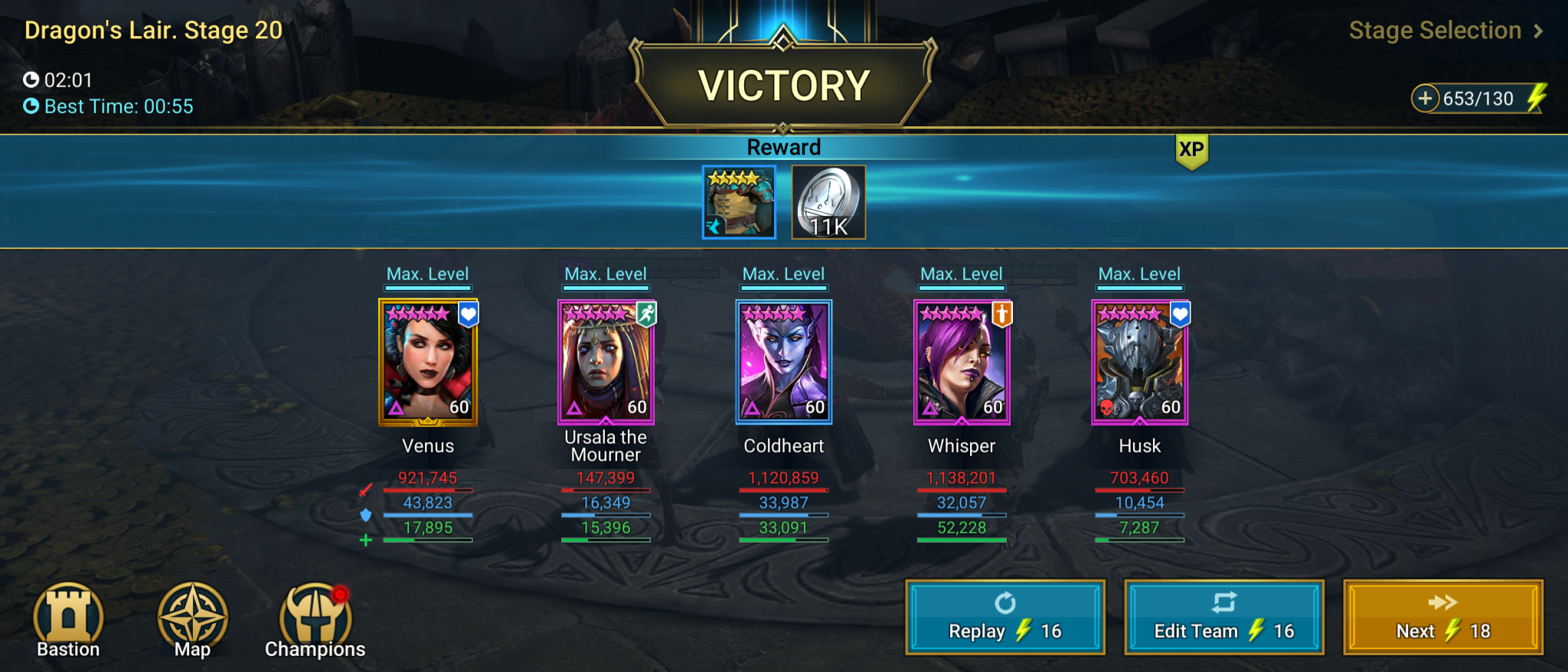Screen dimensions: 1568x672
Task: Click the 11K silver reward
Action: (827, 201)
